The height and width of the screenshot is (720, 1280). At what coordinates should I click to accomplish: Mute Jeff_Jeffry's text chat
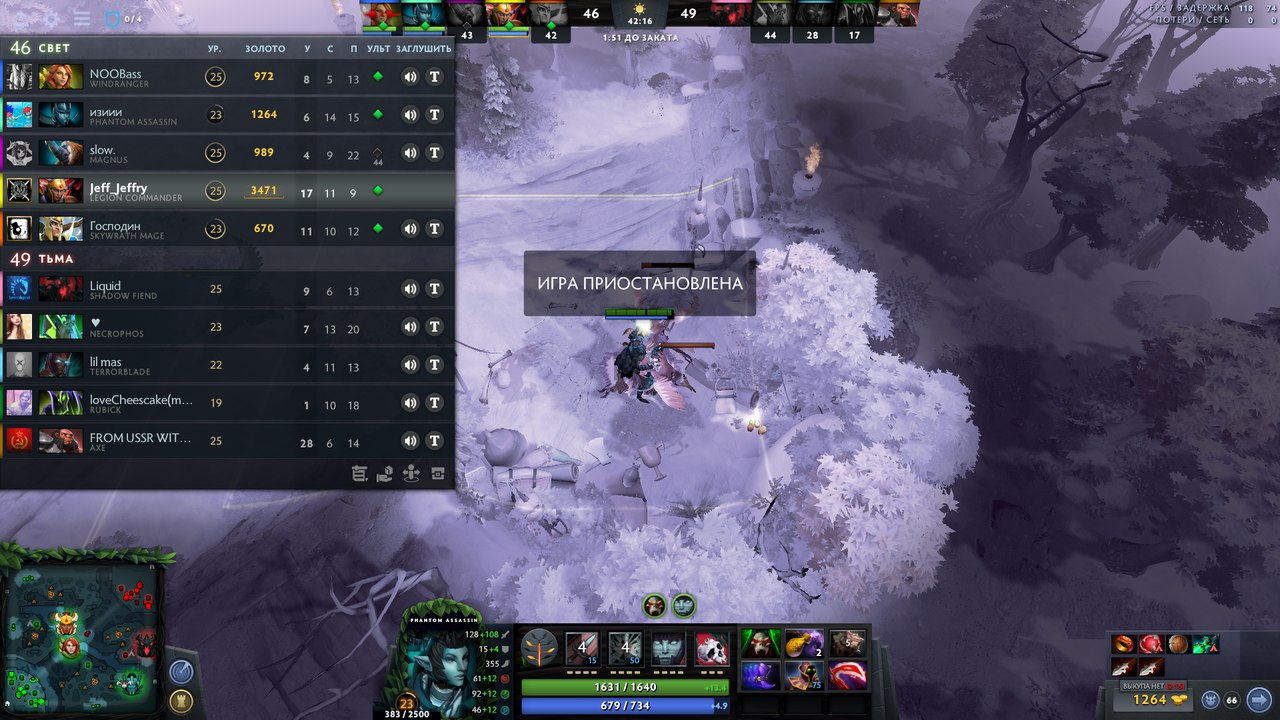coord(434,193)
